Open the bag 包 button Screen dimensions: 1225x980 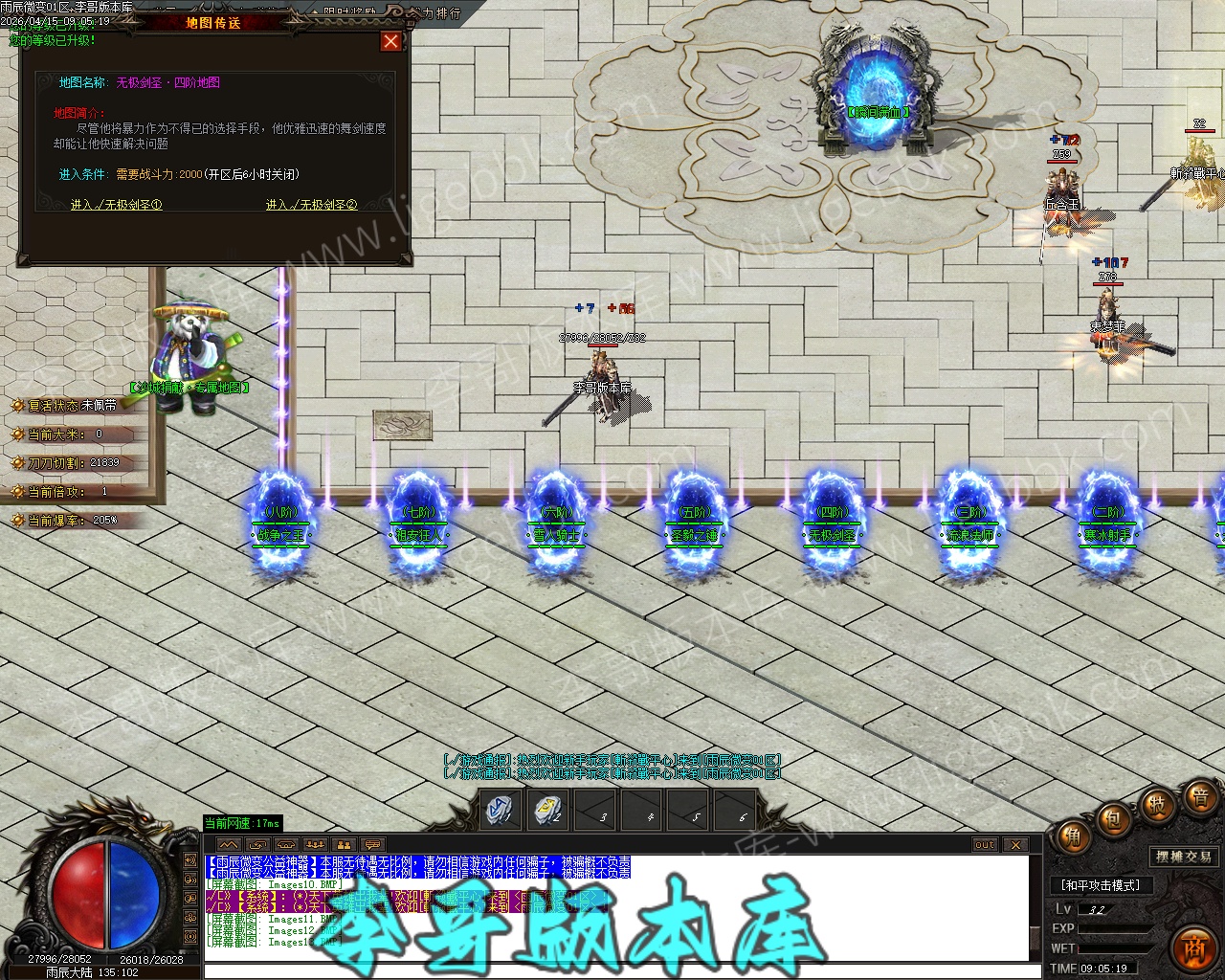1112,820
